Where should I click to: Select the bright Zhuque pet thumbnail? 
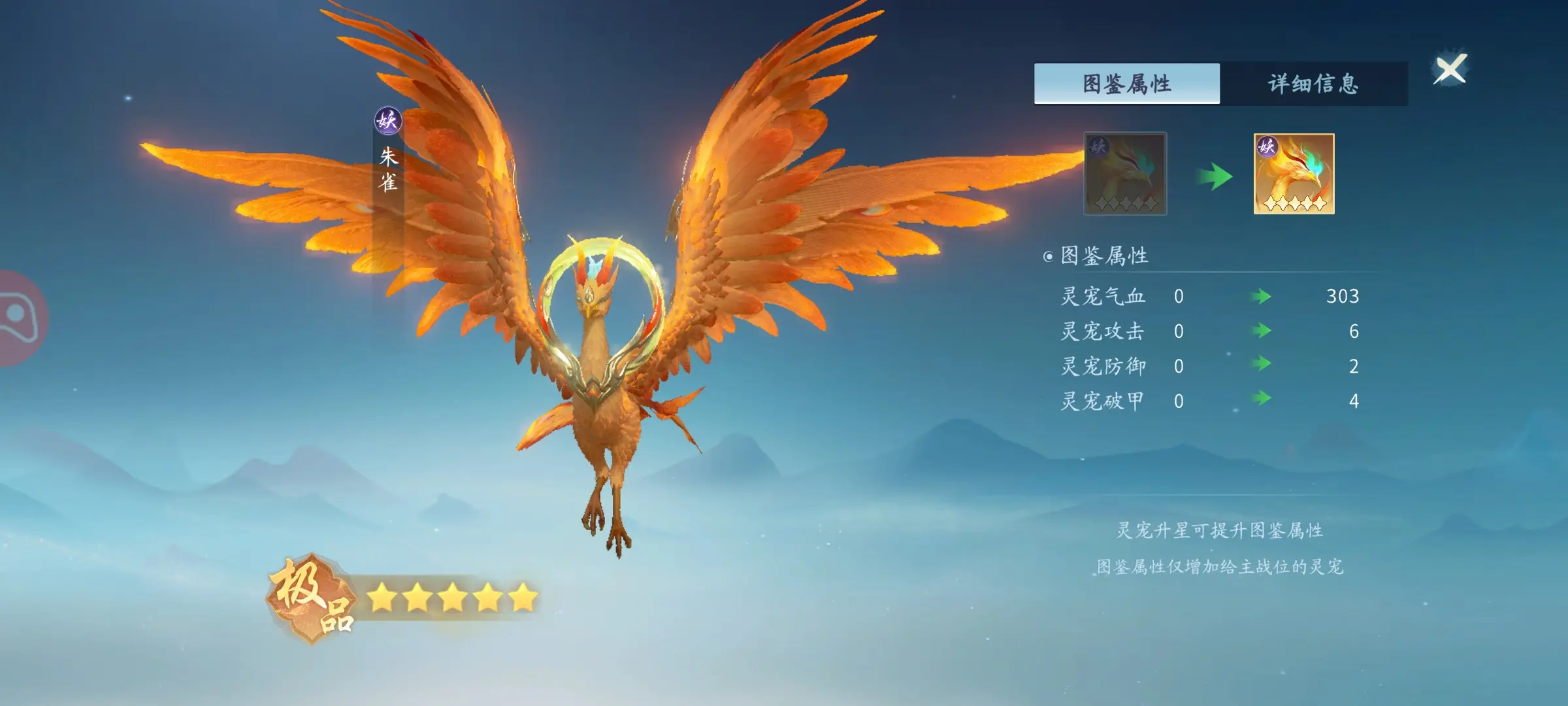coord(1294,174)
